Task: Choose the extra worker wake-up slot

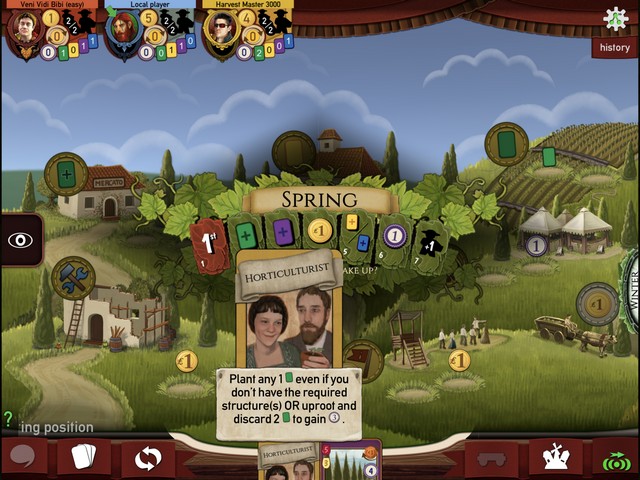Action: click(x=429, y=241)
